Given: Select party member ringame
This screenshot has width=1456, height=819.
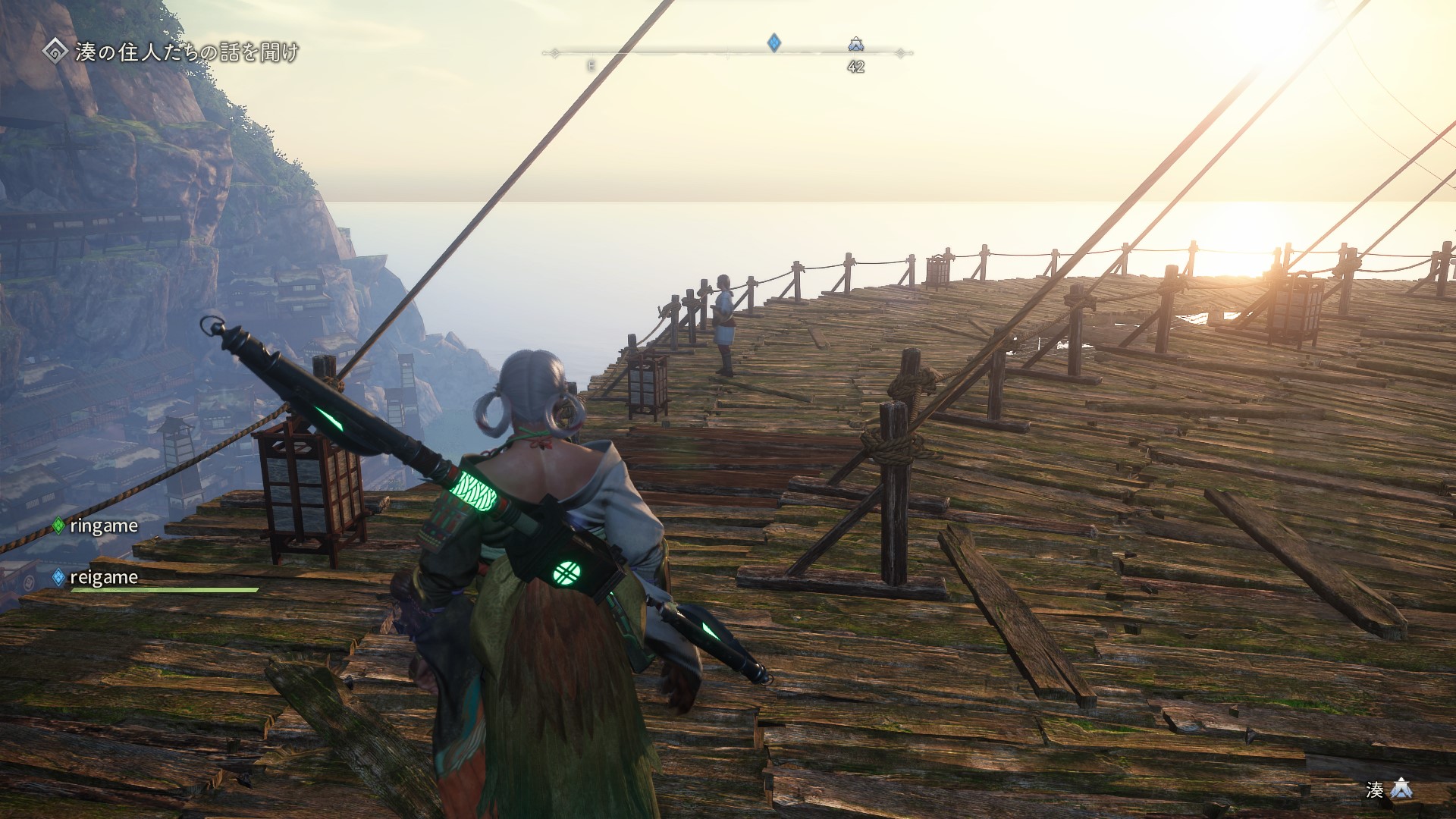Looking at the screenshot, I should (x=103, y=526).
